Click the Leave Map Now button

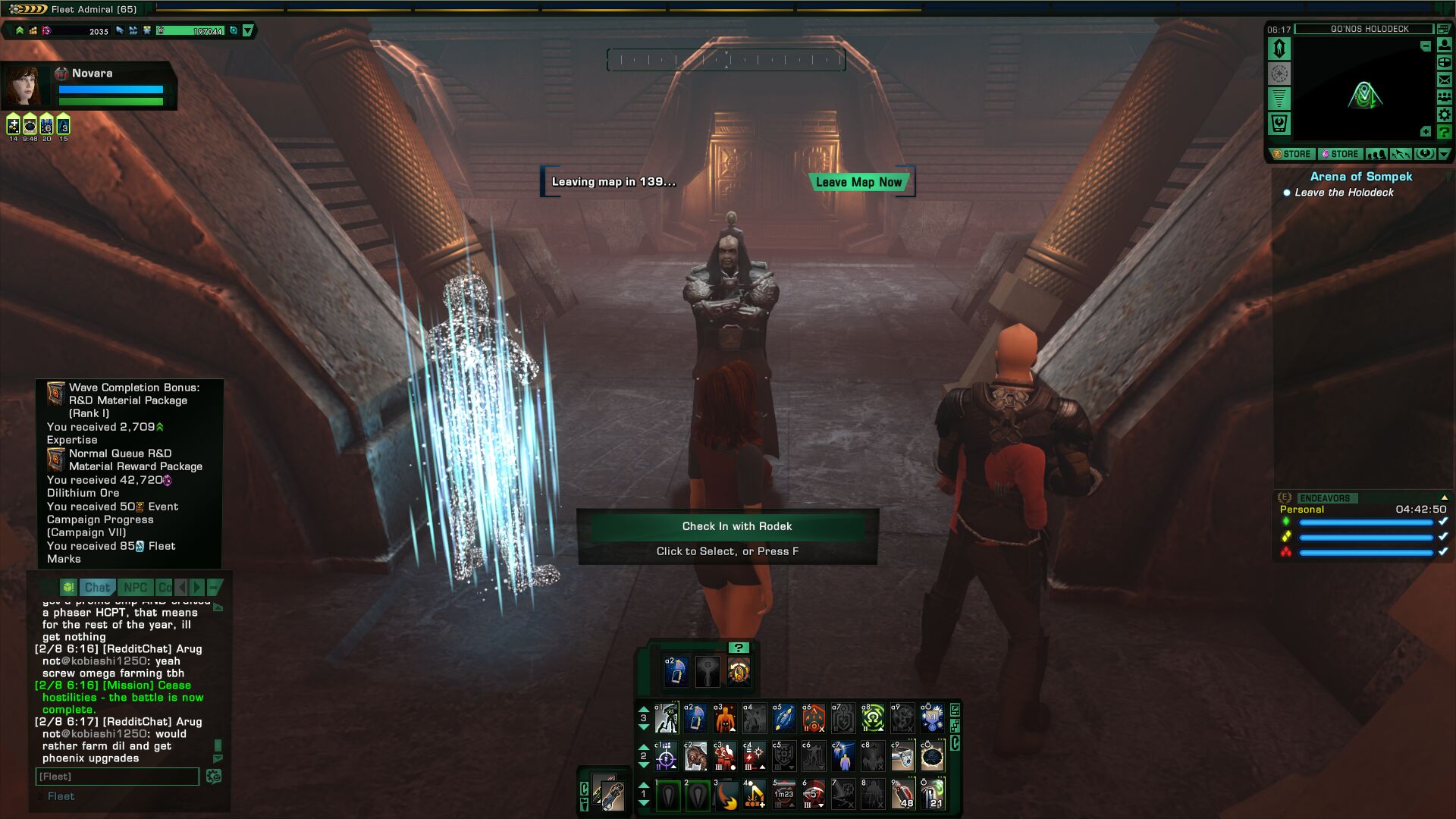tap(858, 182)
